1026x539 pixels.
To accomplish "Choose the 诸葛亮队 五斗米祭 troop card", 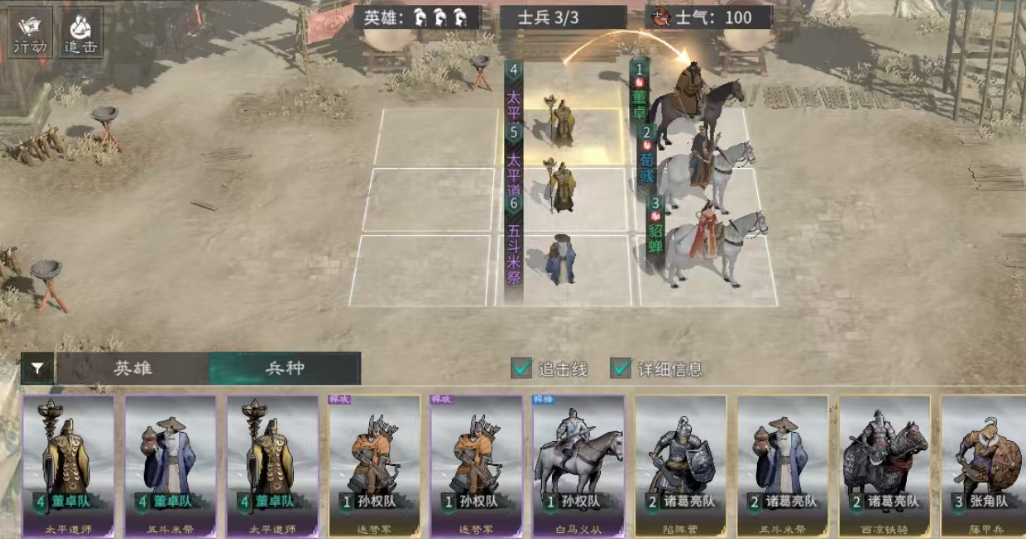I will [783, 460].
